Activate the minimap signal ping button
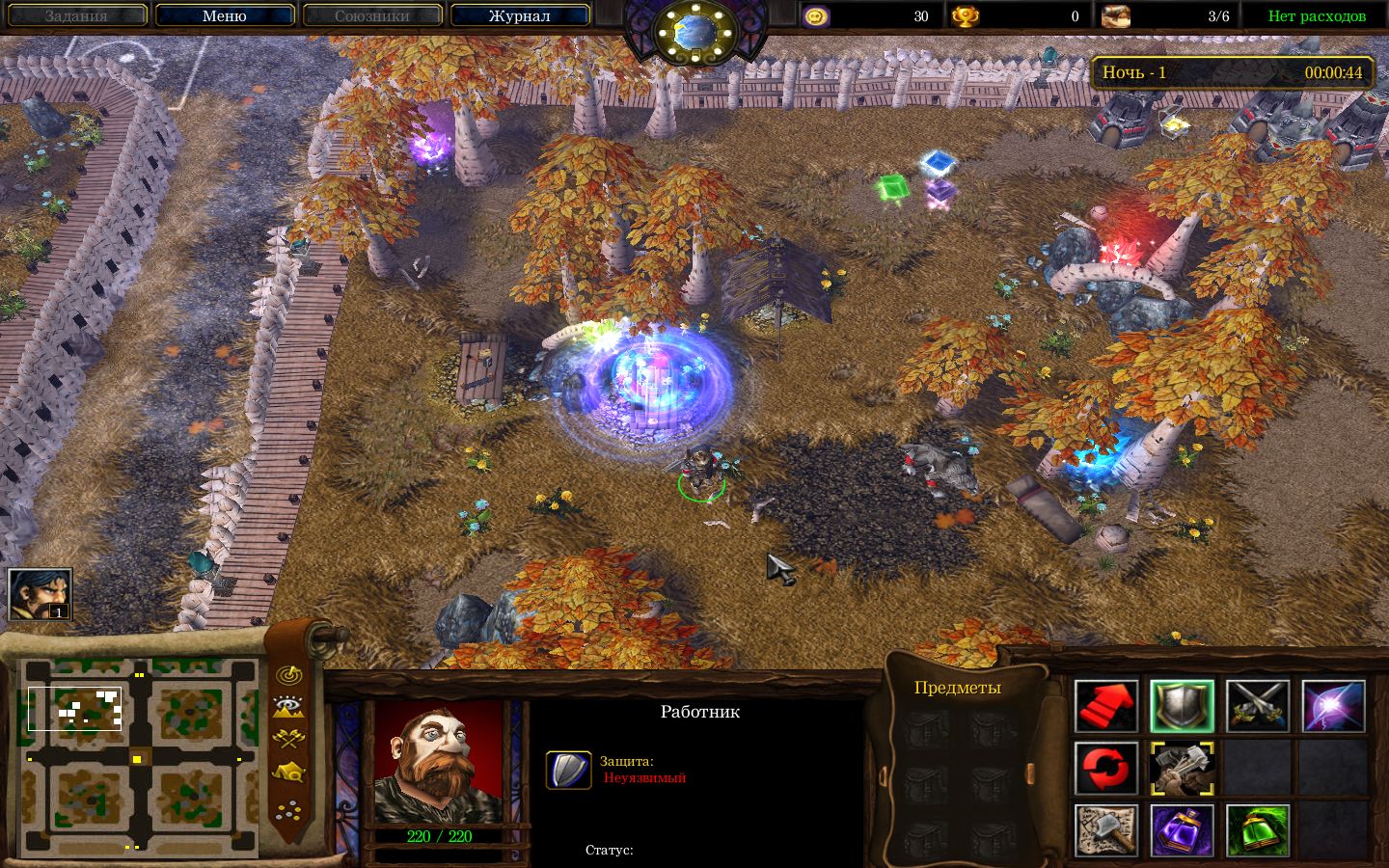Viewport: 1389px width, 868px height. 287,675
